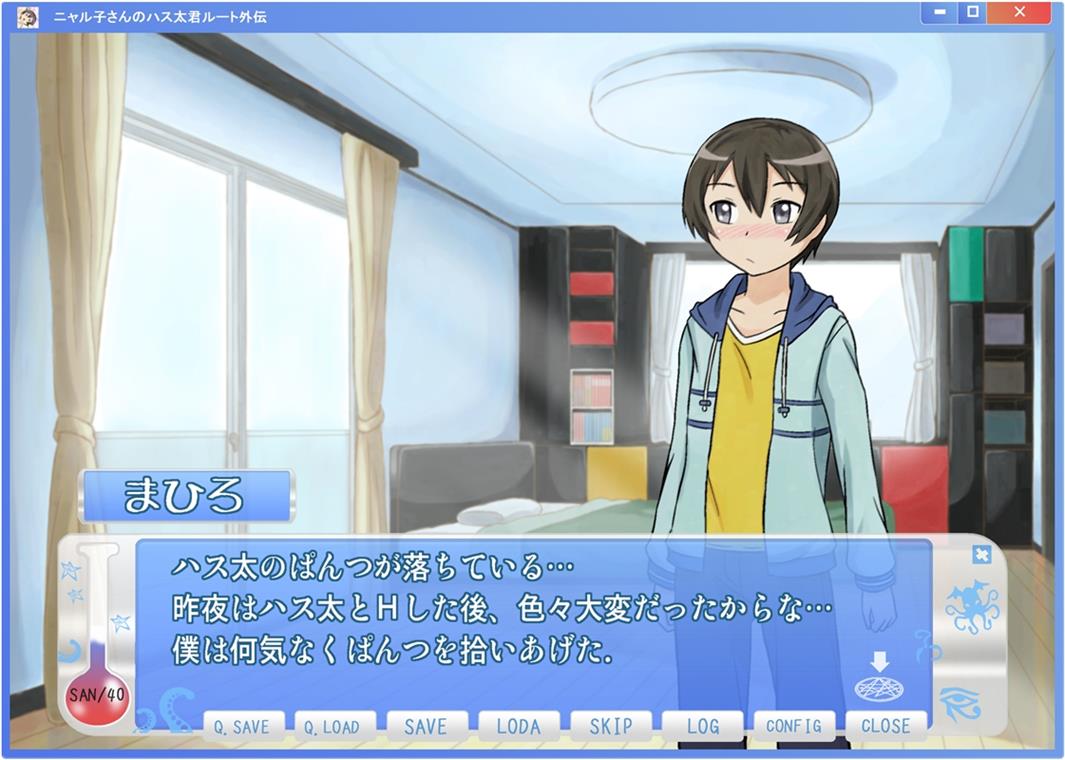Click the Q.SAVE quick save button

(243, 726)
